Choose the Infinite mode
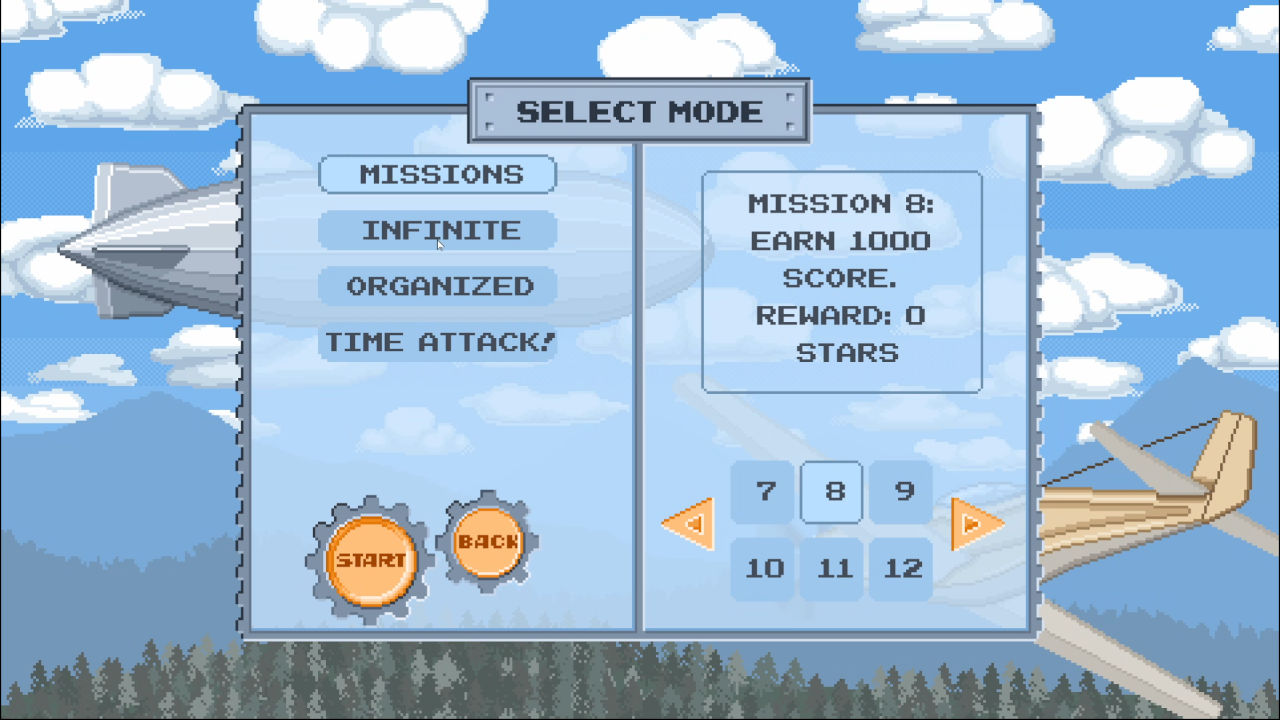Image resolution: width=1280 pixels, height=720 pixels. (438, 230)
